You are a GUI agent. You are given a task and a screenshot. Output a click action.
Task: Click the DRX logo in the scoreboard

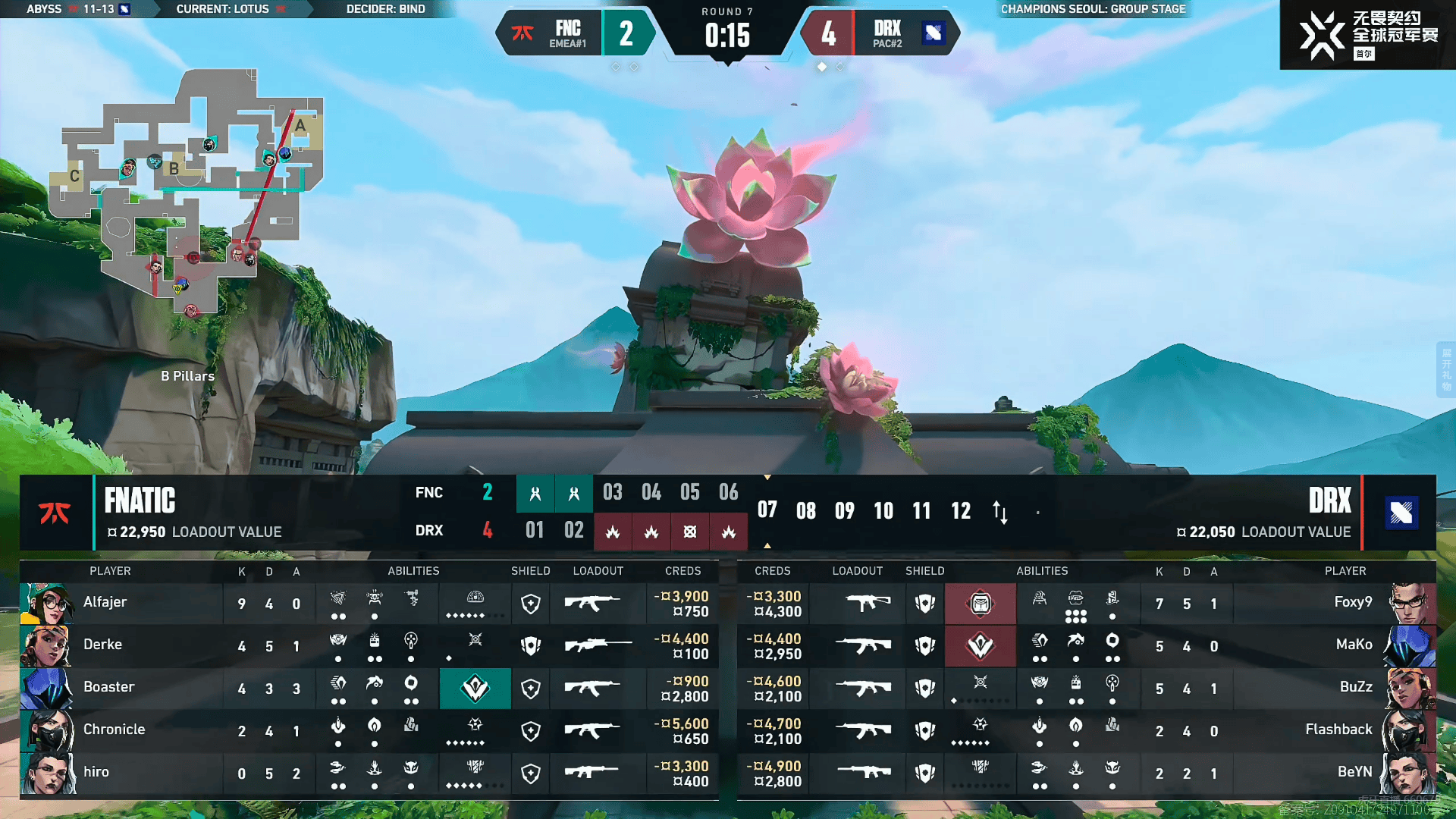1401,513
